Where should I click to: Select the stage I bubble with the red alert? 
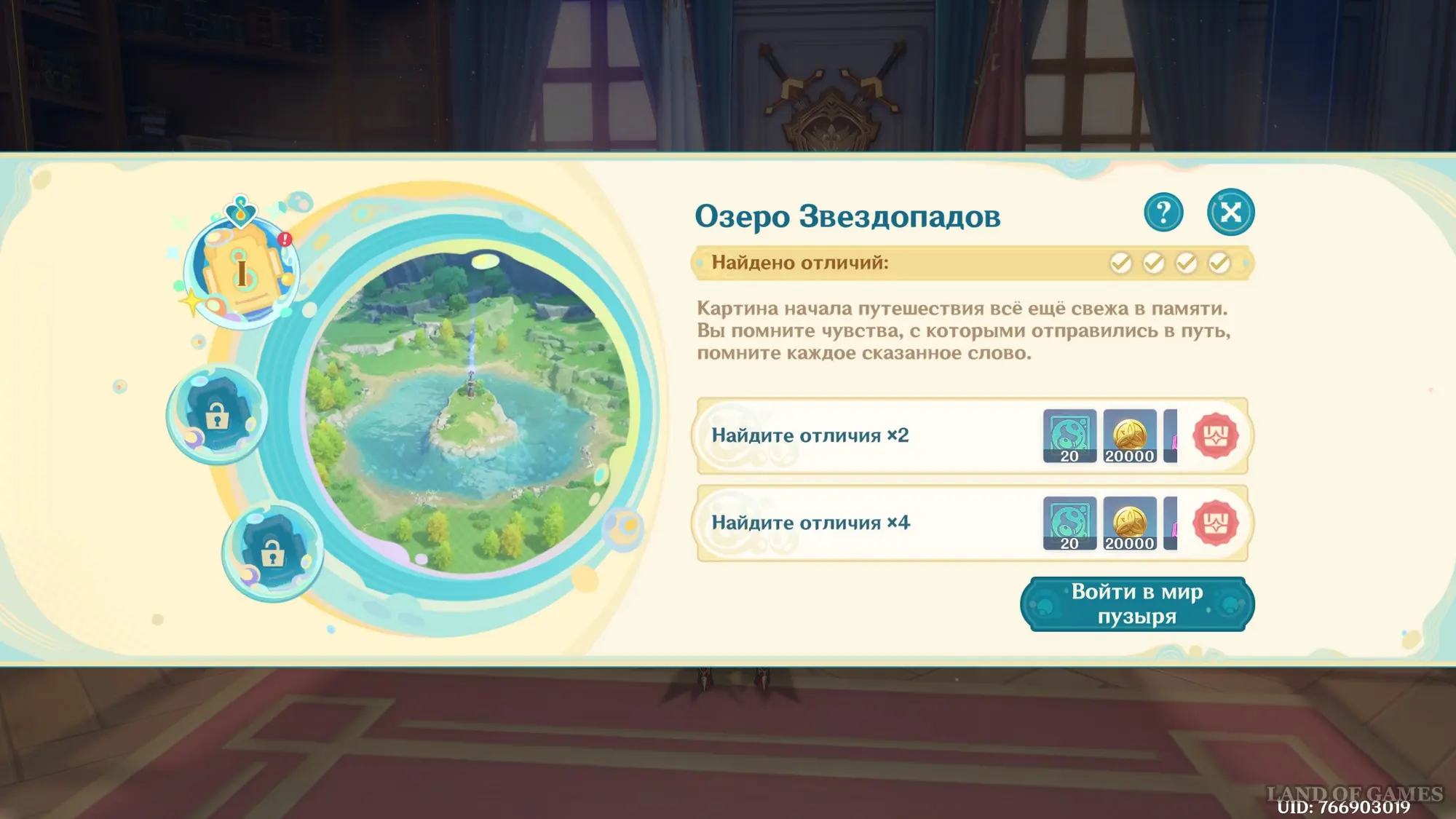pos(242,271)
